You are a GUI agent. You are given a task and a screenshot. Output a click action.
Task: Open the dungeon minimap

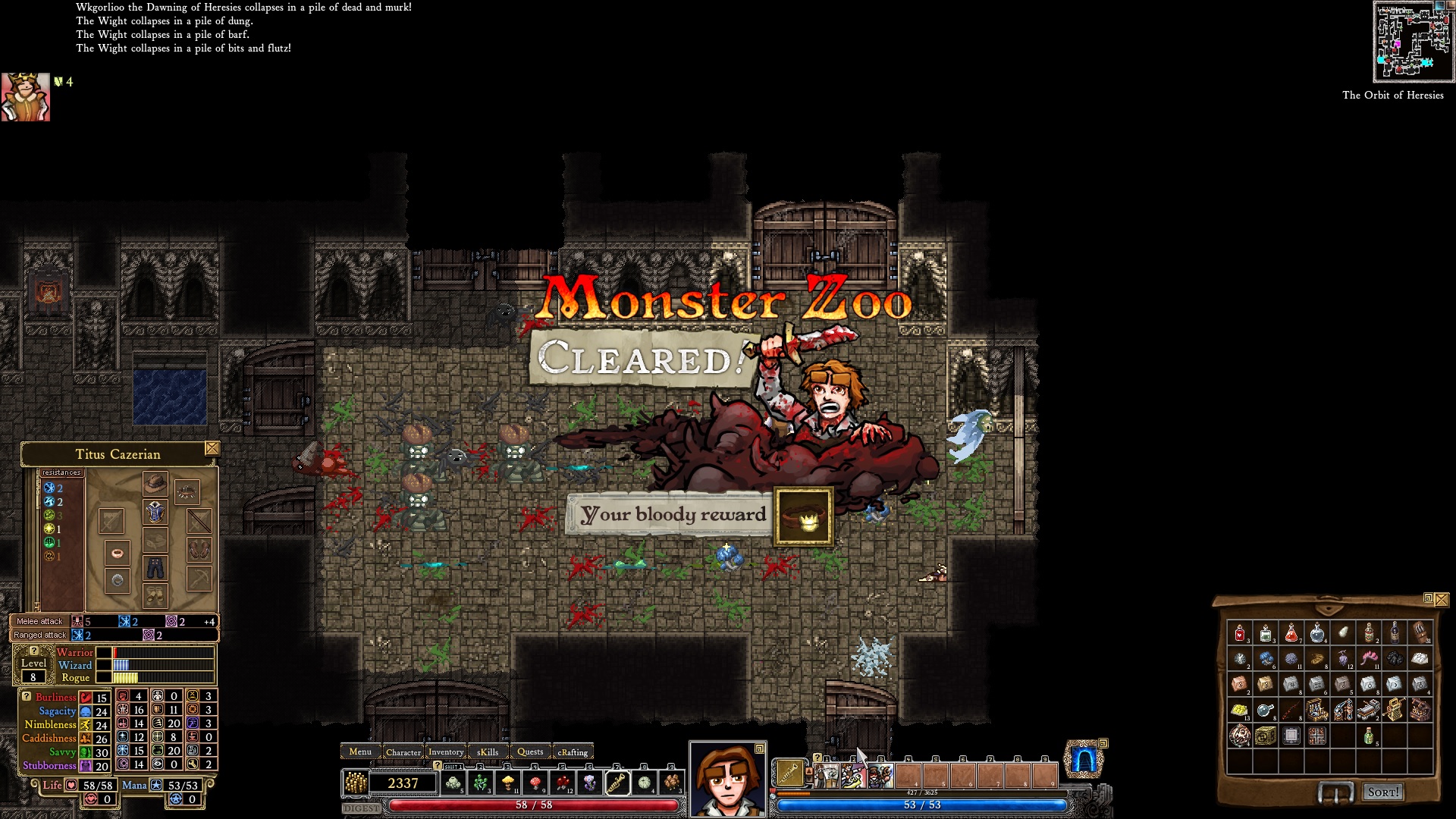click(x=1414, y=42)
